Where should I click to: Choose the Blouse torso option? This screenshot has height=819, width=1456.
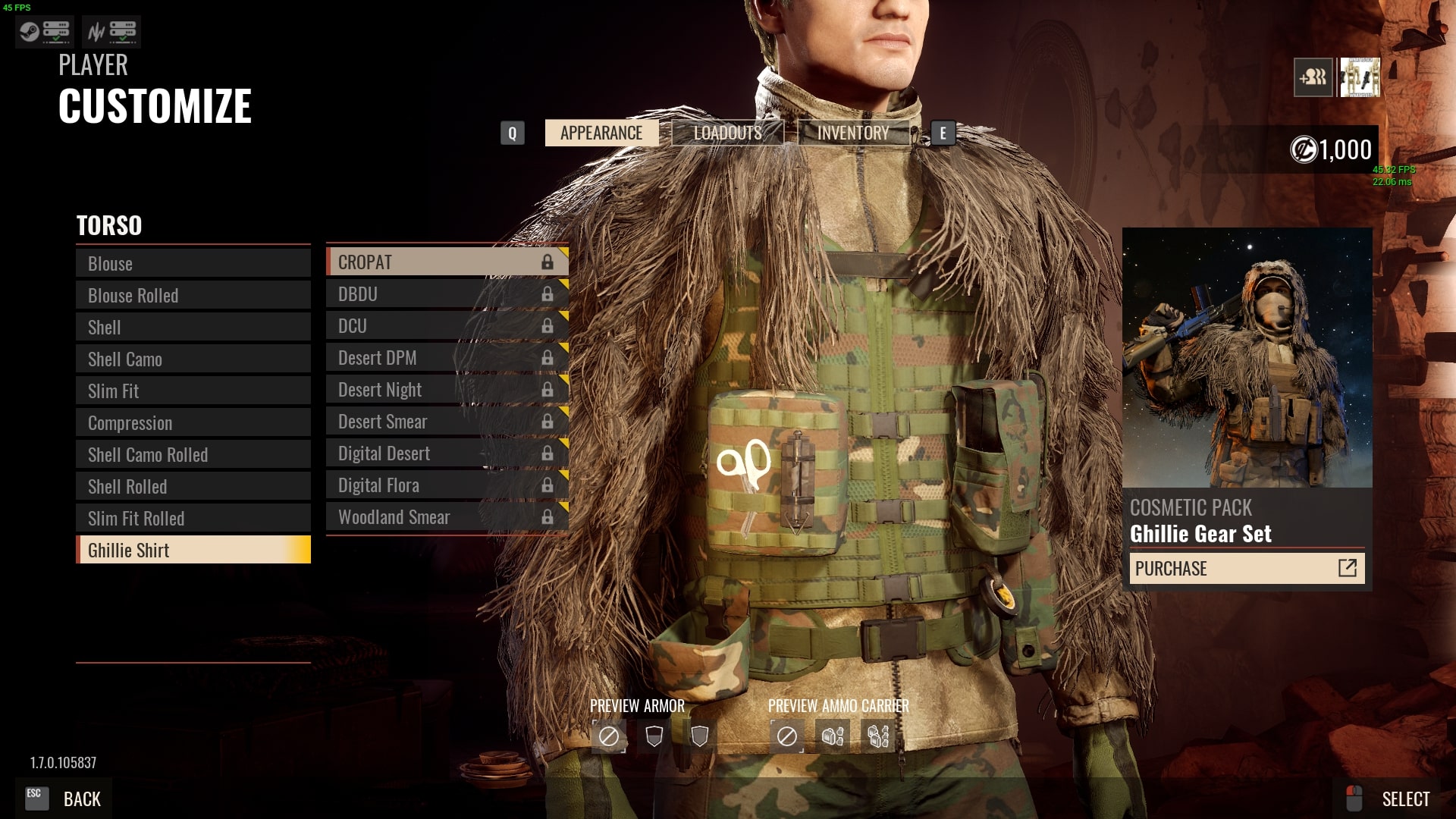[193, 263]
